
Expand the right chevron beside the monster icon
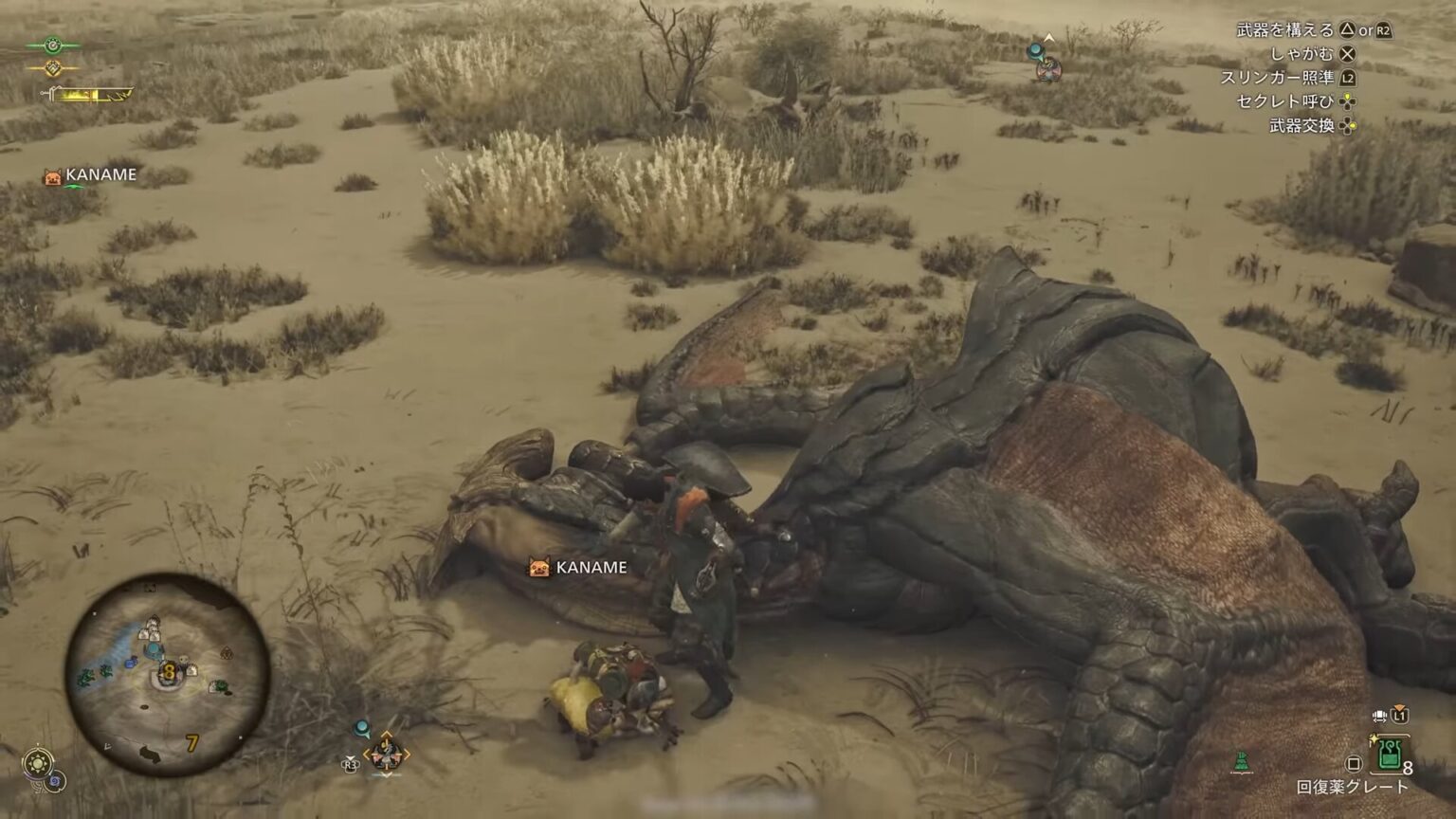tap(407, 754)
